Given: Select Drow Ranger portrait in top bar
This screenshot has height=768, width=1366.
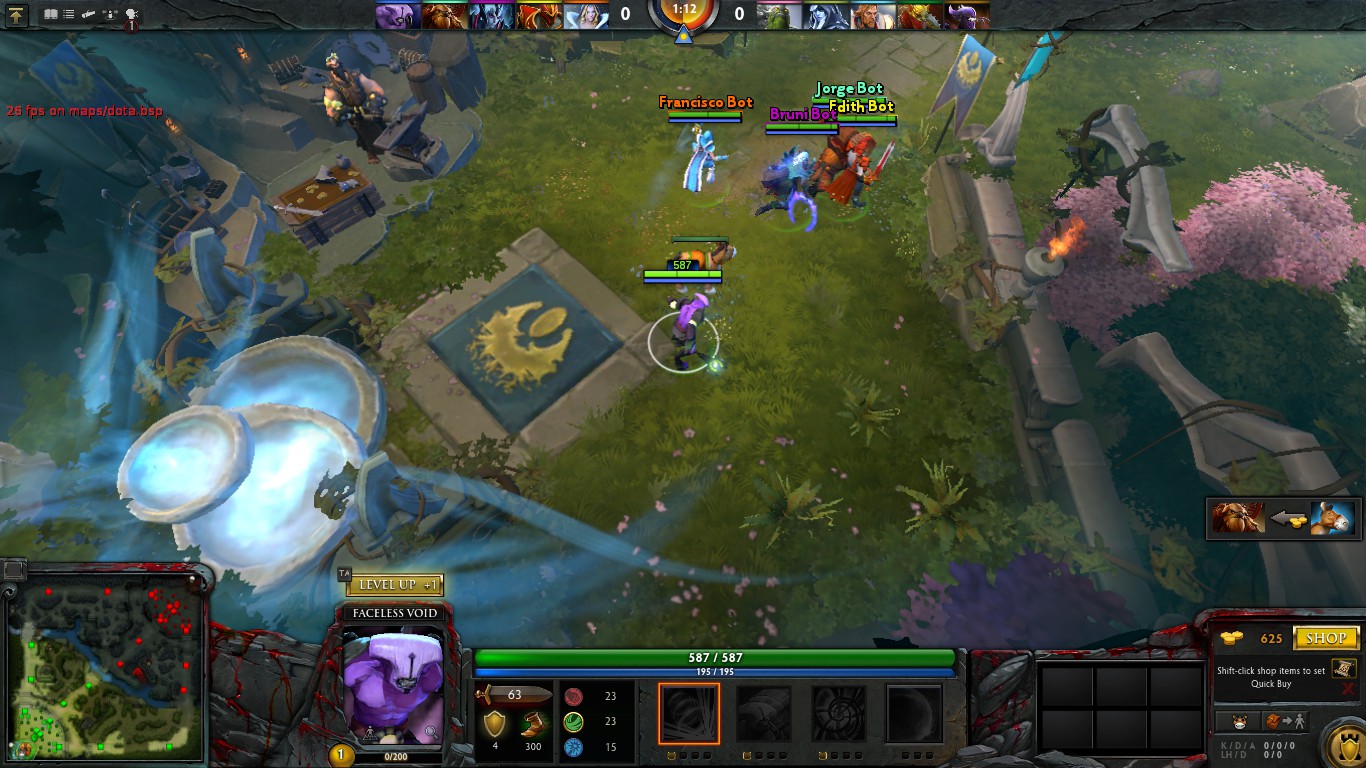Looking at the screenshot, I should point(828,15).
